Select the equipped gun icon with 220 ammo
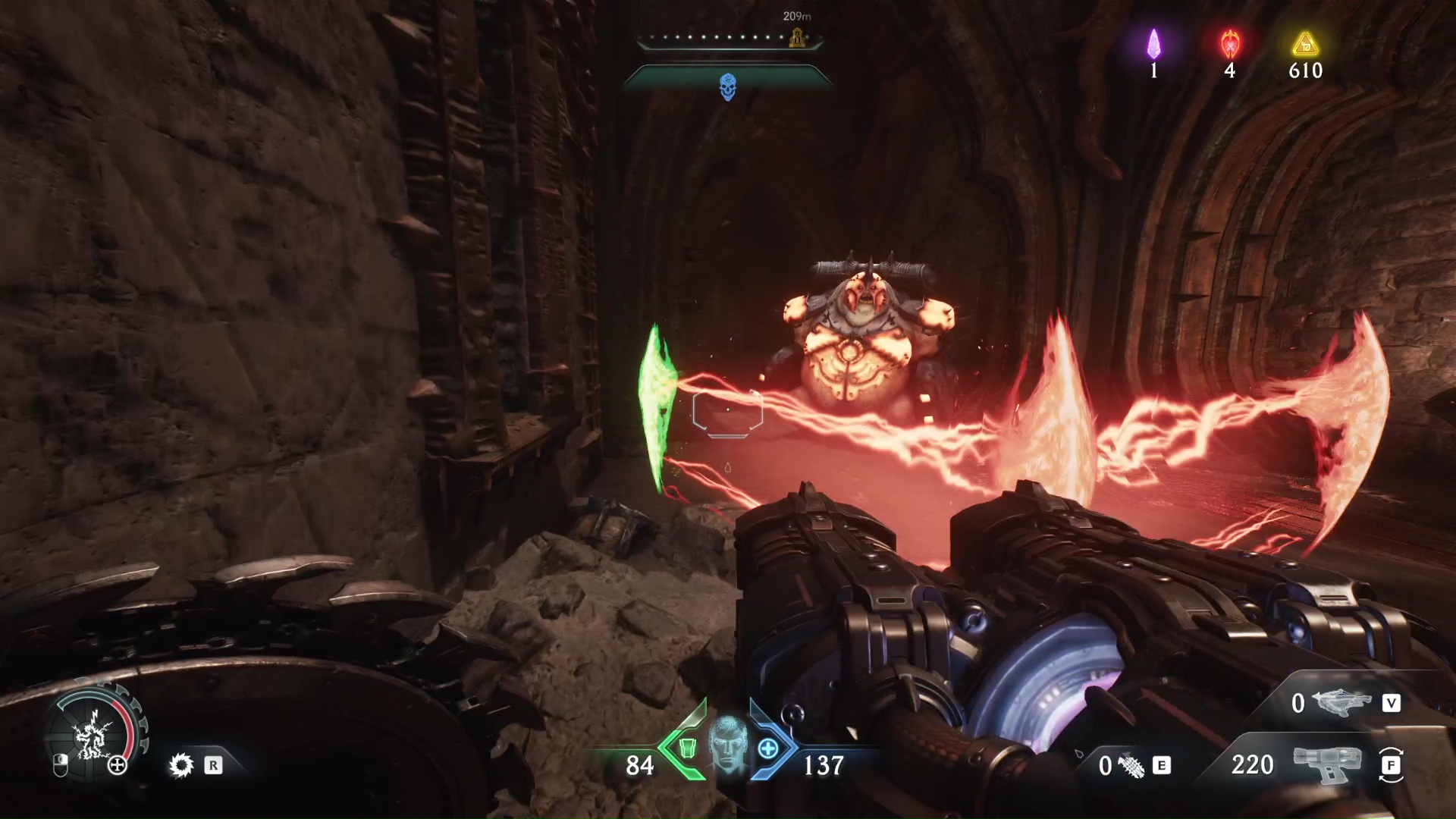The image size is (1456, 819). tap(1327, 764)
